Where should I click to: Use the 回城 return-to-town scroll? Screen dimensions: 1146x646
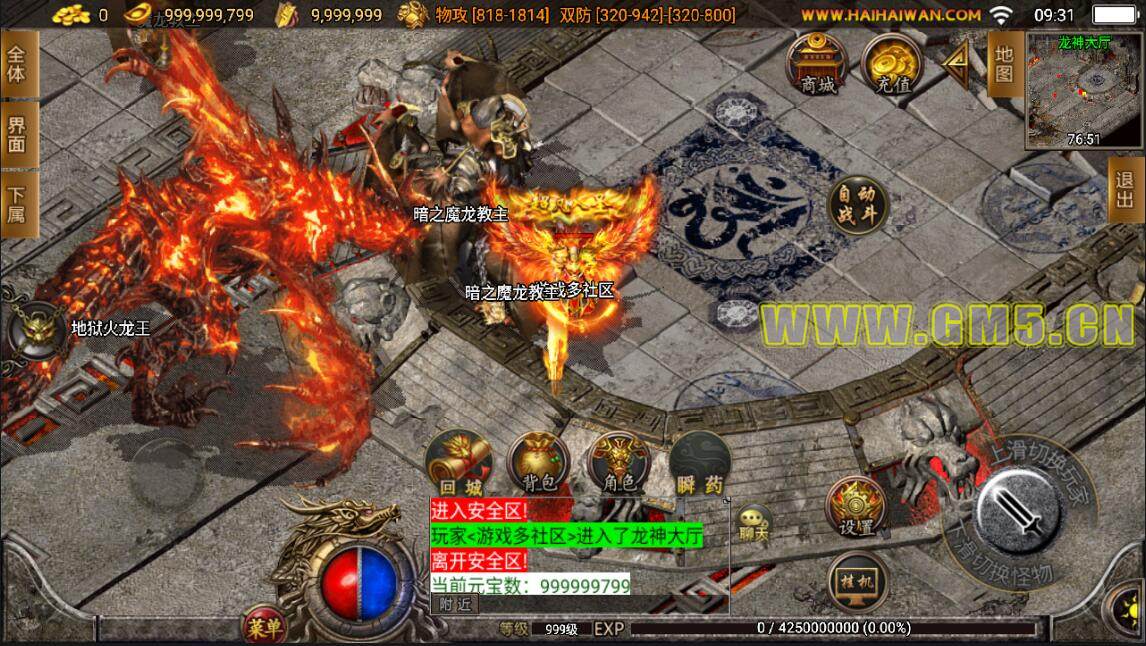point(458,464)
